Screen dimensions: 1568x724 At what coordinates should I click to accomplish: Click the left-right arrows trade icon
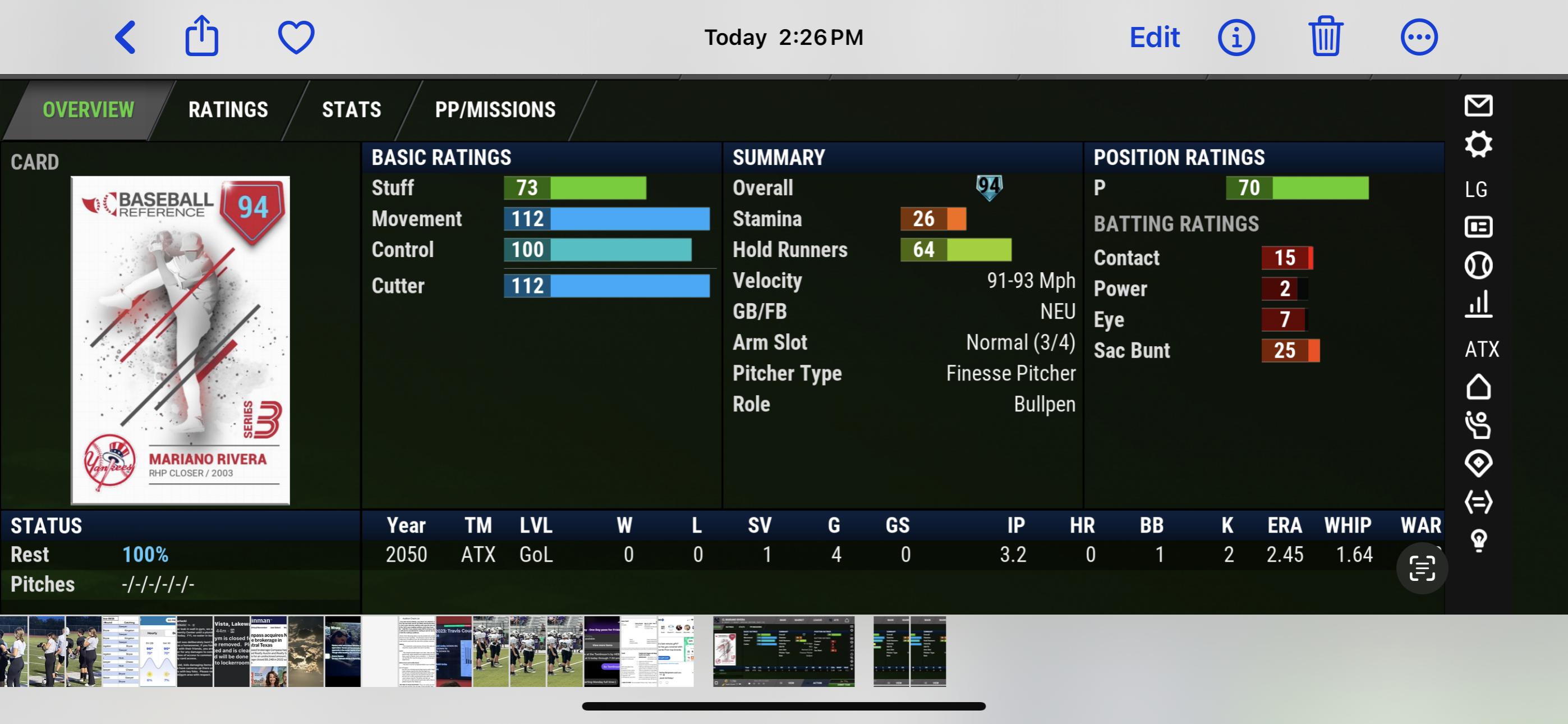pyautogui.click(x=1478, y=502)
